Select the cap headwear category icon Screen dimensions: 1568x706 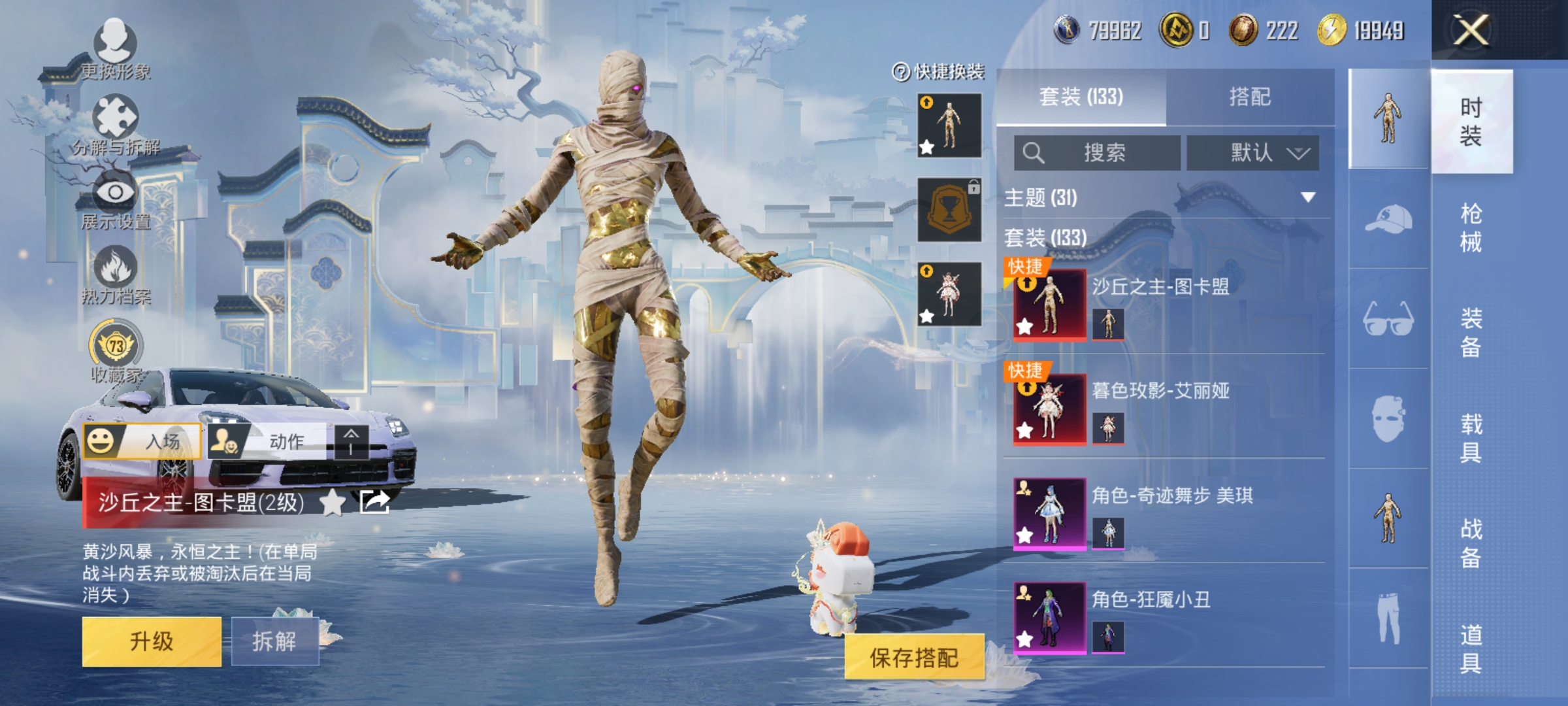1388,219
